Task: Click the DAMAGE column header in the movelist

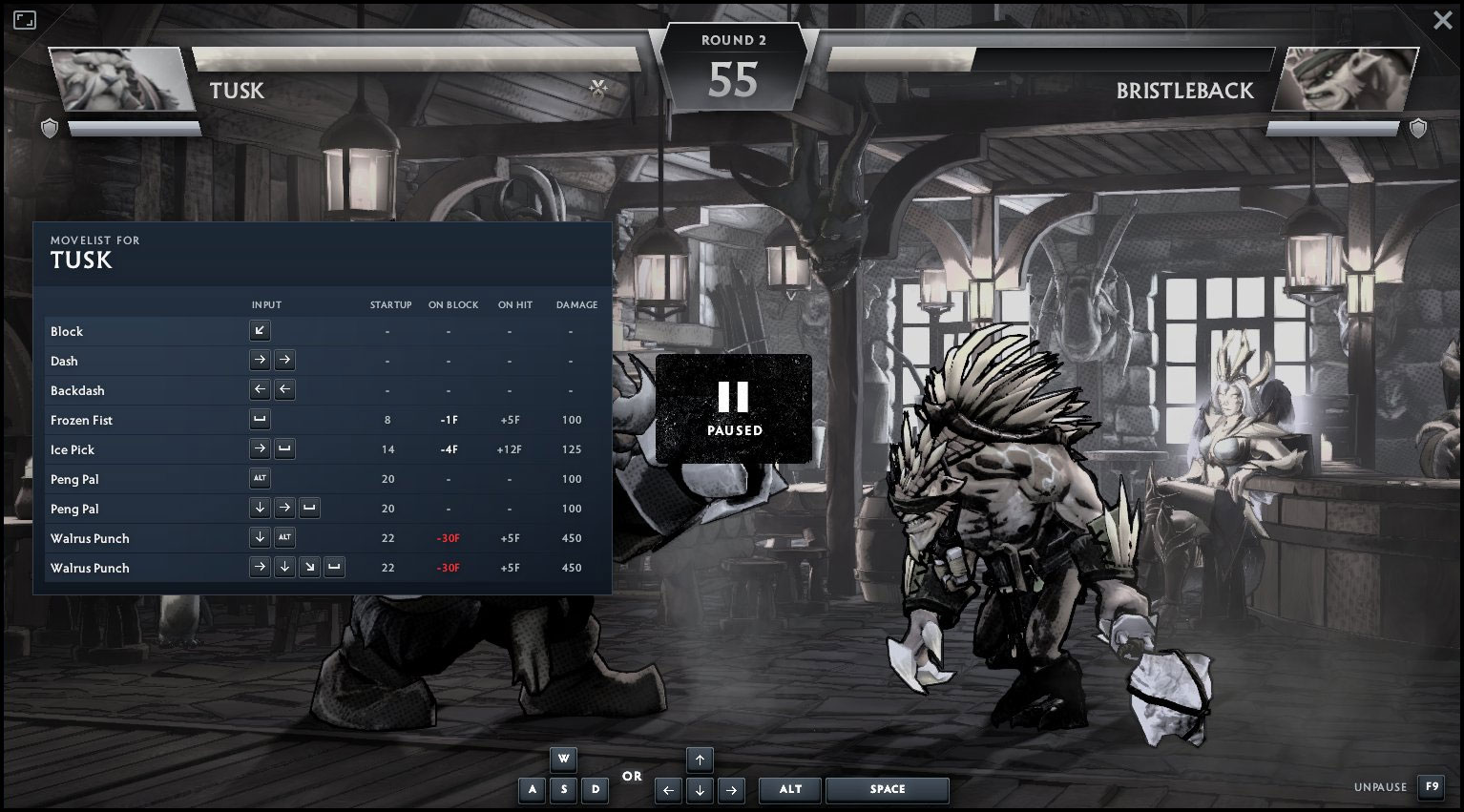Action: point(575,304)
